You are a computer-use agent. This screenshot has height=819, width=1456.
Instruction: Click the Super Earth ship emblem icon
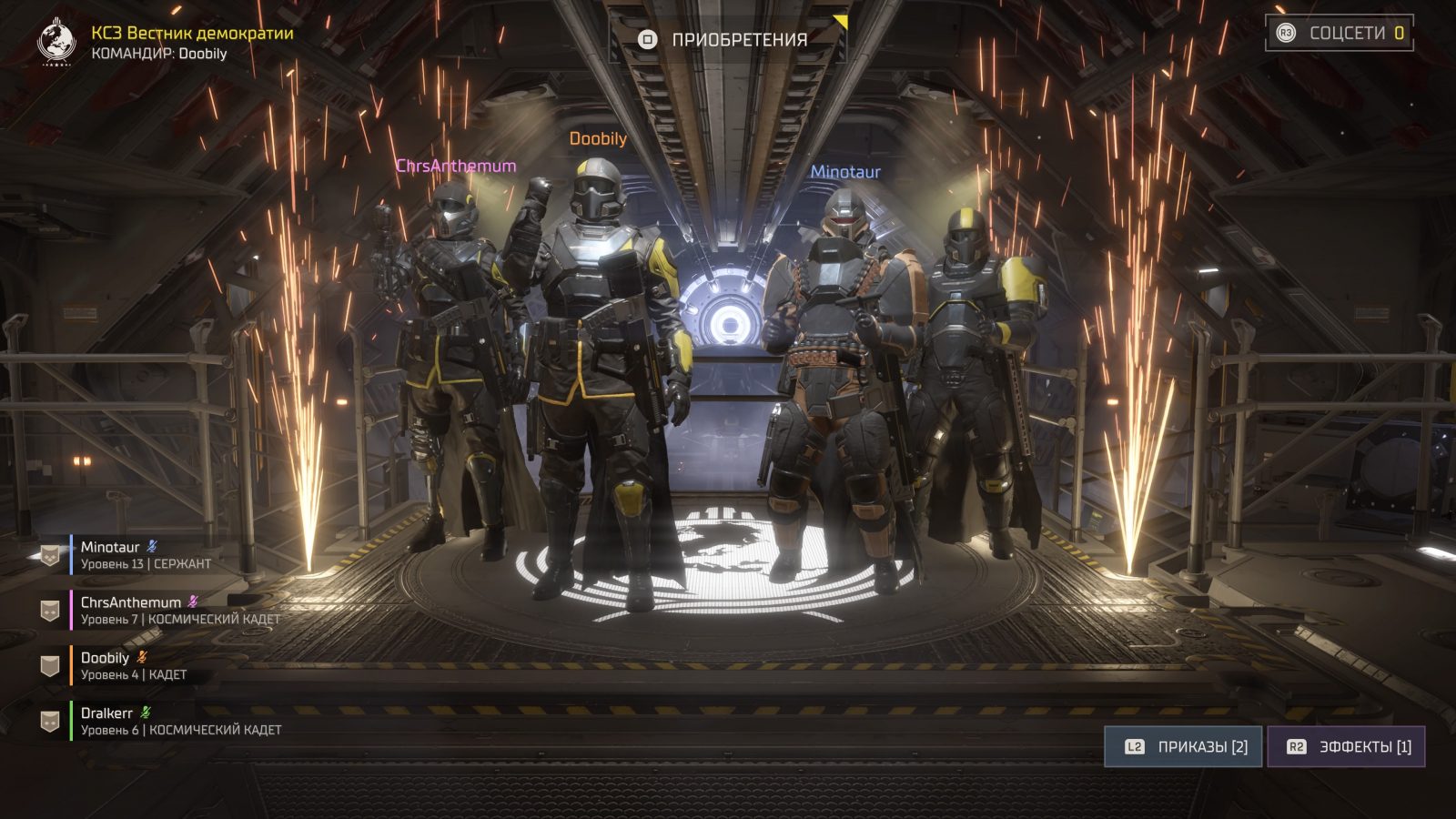(x=56, y=42)
